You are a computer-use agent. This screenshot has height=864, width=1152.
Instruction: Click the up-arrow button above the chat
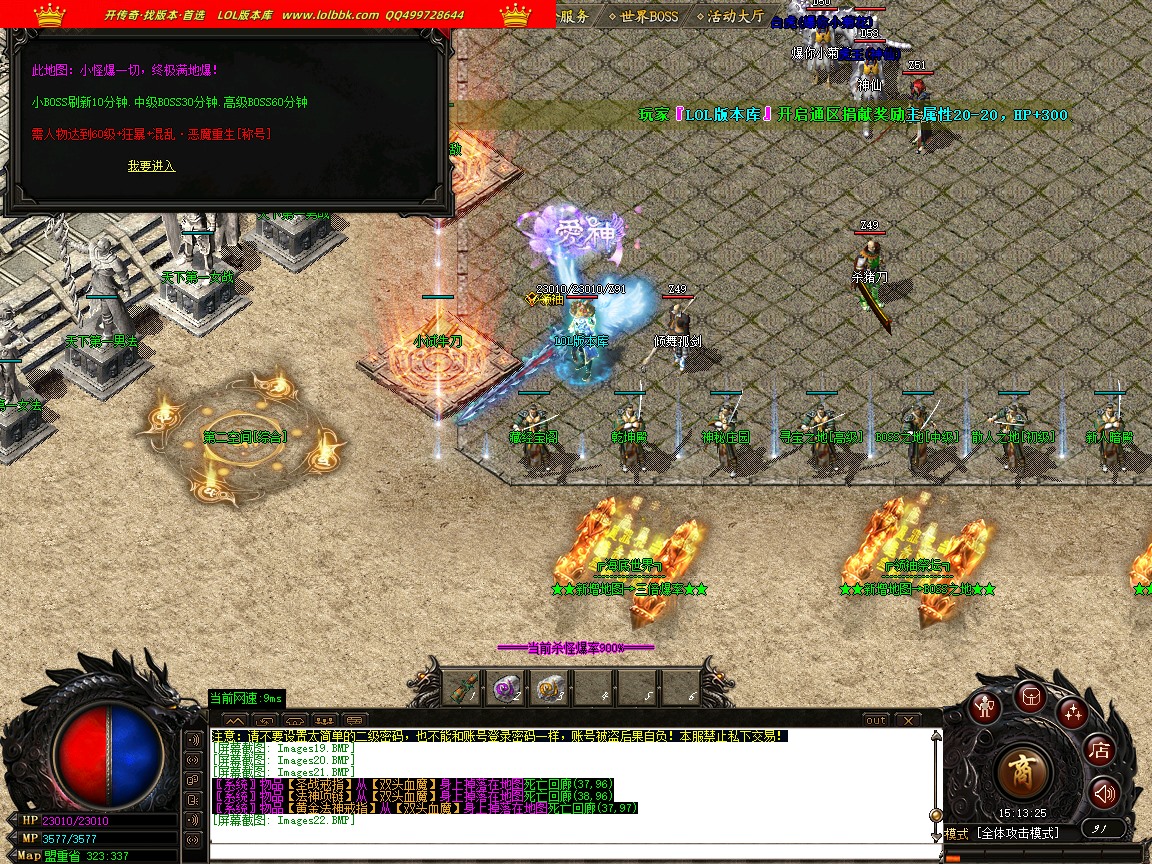coord(233,720)
